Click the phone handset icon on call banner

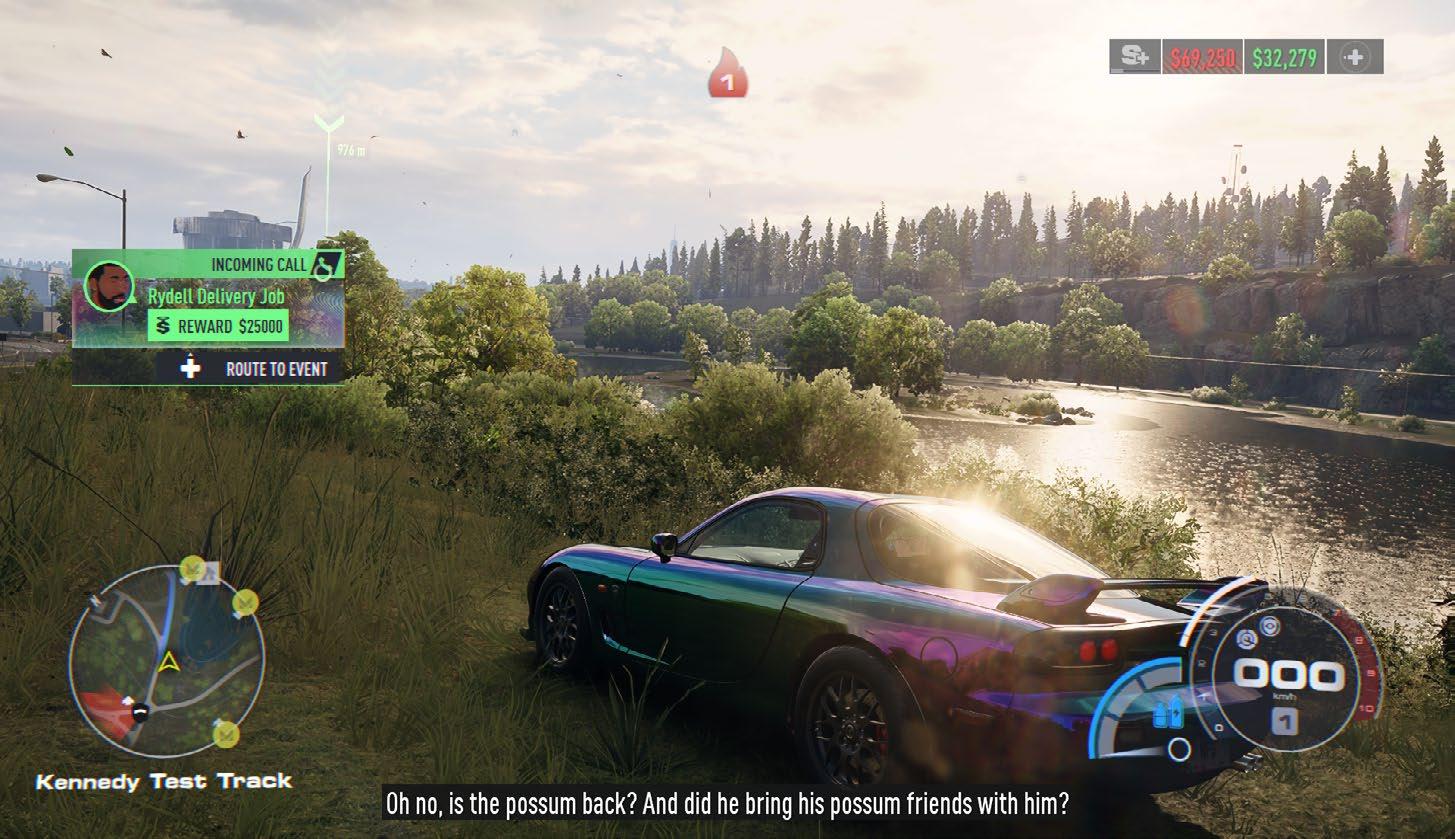click(325, 264)
